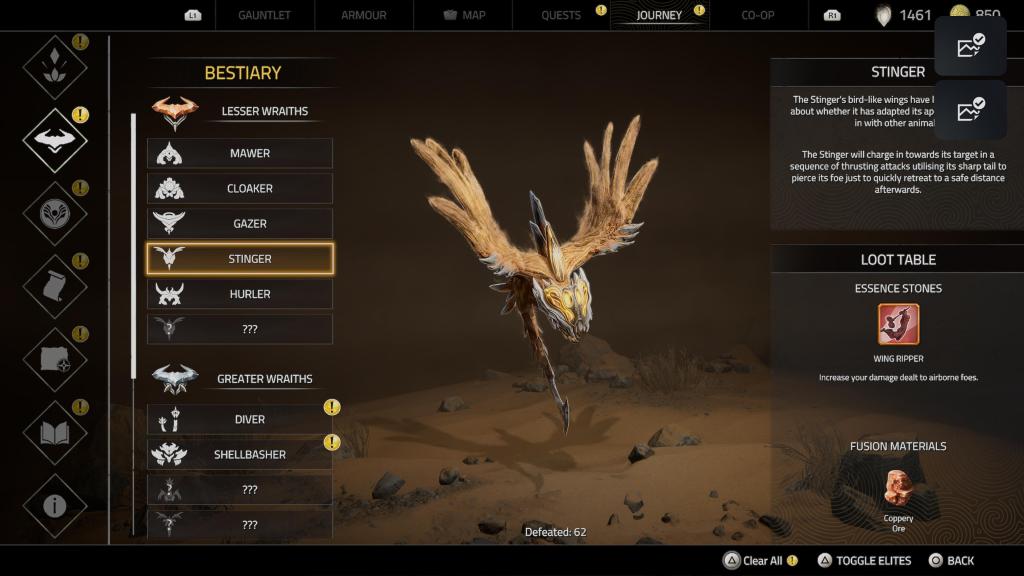Select the info category icon
The height and width of the screenshot is (576, 1024).
tap(55, 505)
